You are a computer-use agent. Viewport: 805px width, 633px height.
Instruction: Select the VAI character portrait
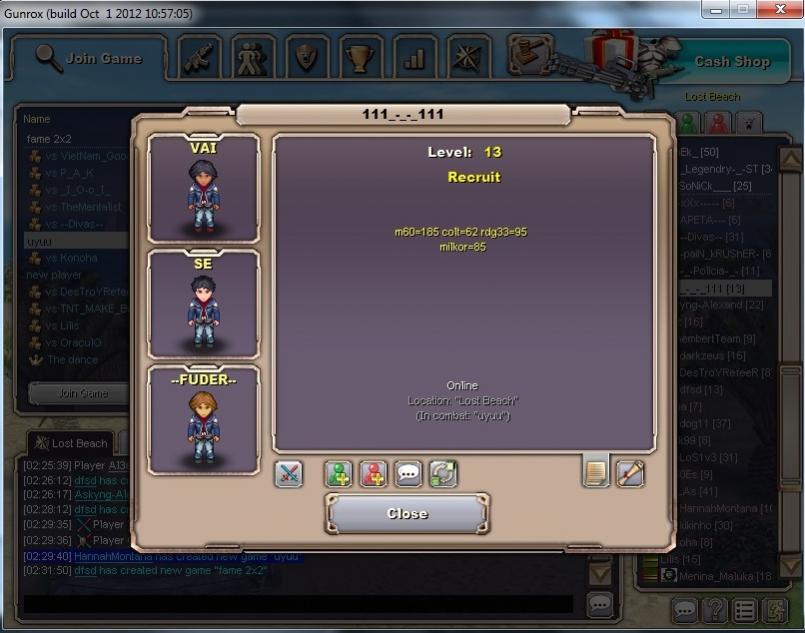(204, 189)
